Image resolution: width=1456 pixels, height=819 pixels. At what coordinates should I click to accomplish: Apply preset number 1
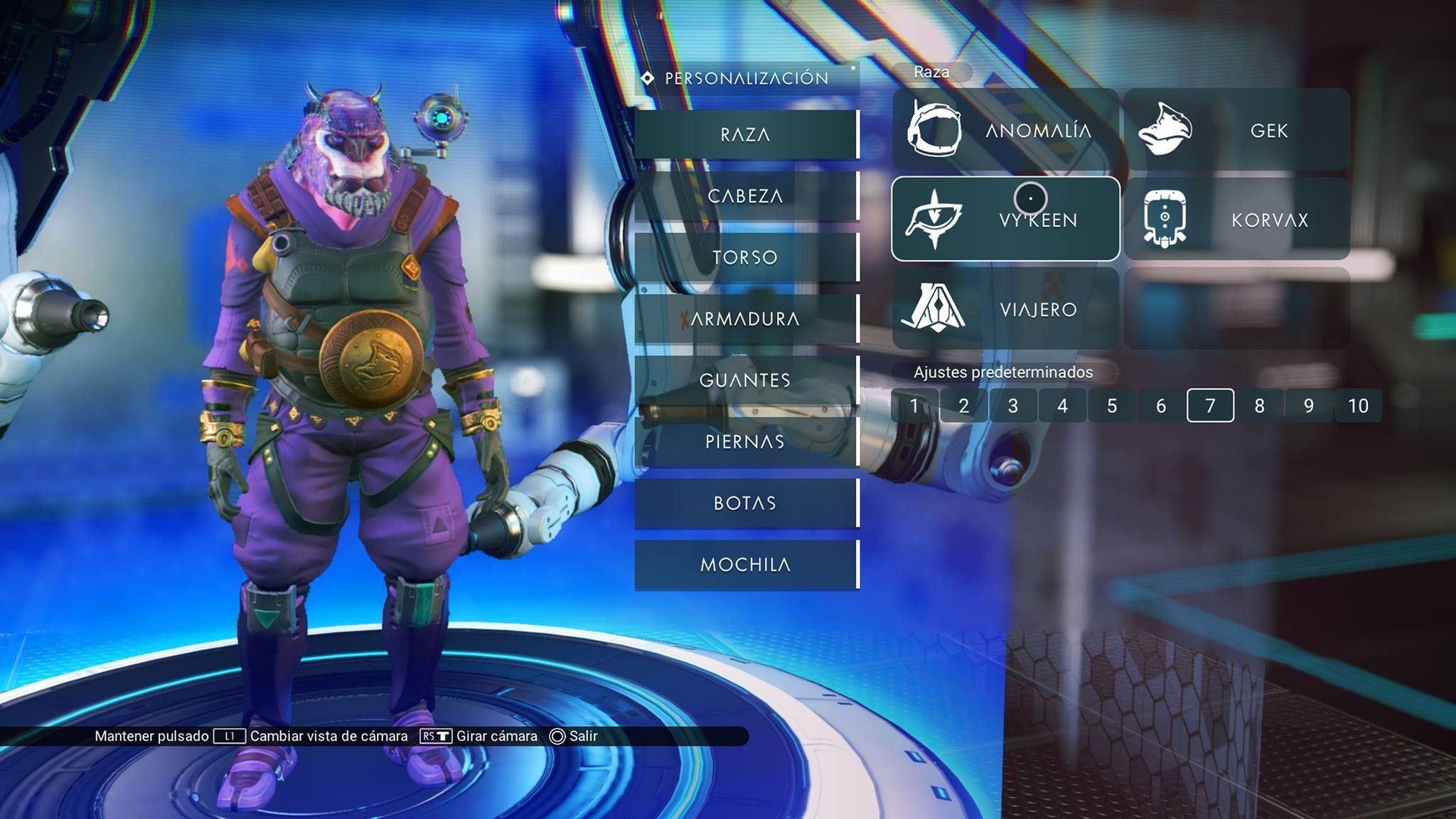coord(914,406)
